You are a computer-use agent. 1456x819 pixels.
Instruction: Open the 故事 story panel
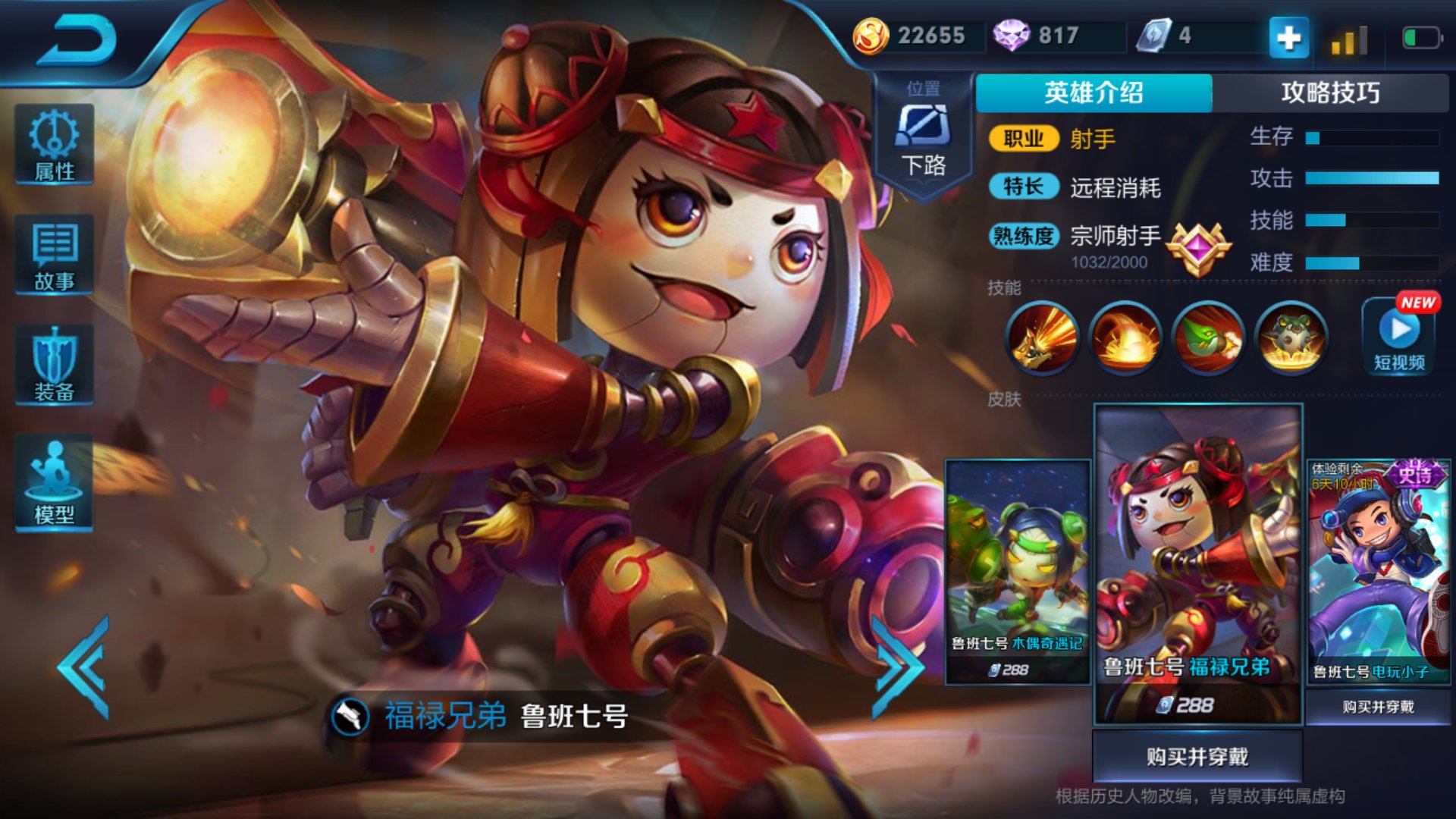click(x=55, y=255)
